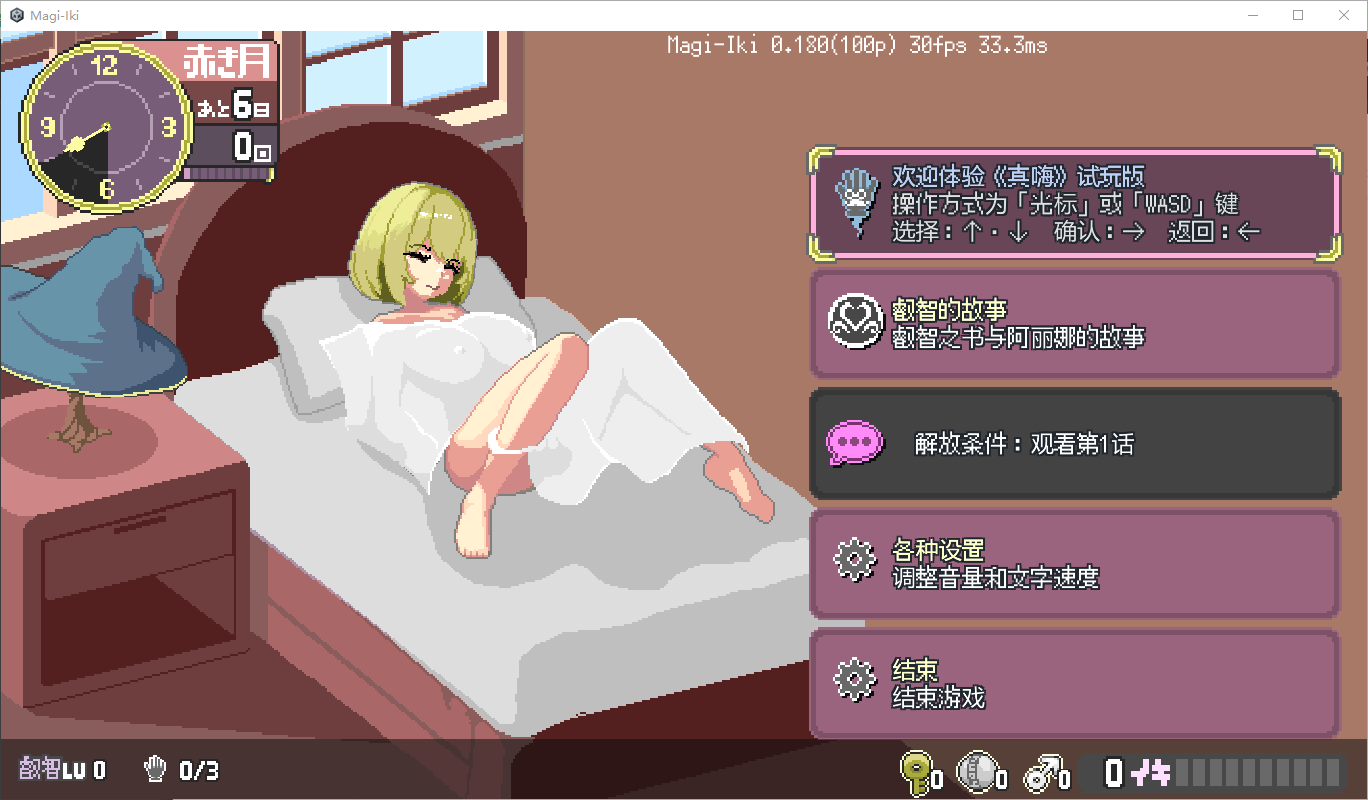Viewport: 1368px width, 800px height.
Task: Close the Magi-Iki window
Action: (1344, 15)
